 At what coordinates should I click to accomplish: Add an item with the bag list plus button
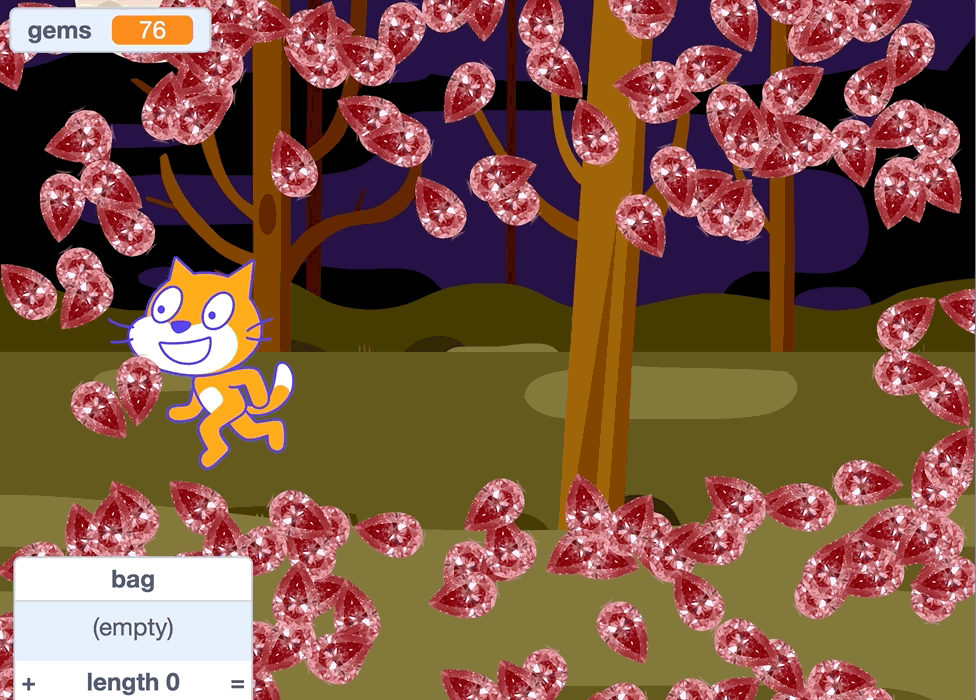click(x=29, y=684)
